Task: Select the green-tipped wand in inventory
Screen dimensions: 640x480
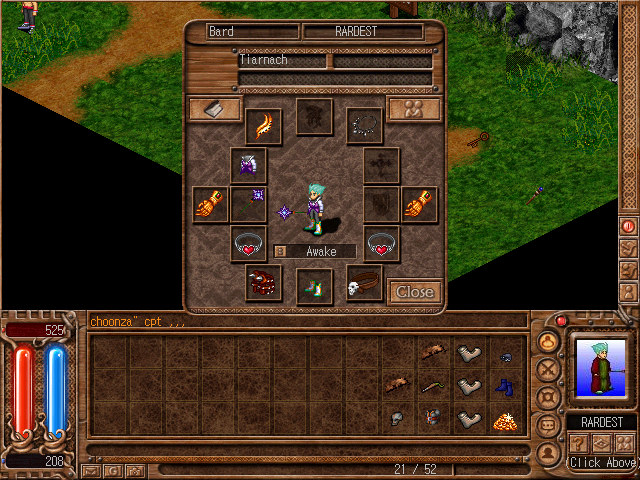Action: coord(433,386)
